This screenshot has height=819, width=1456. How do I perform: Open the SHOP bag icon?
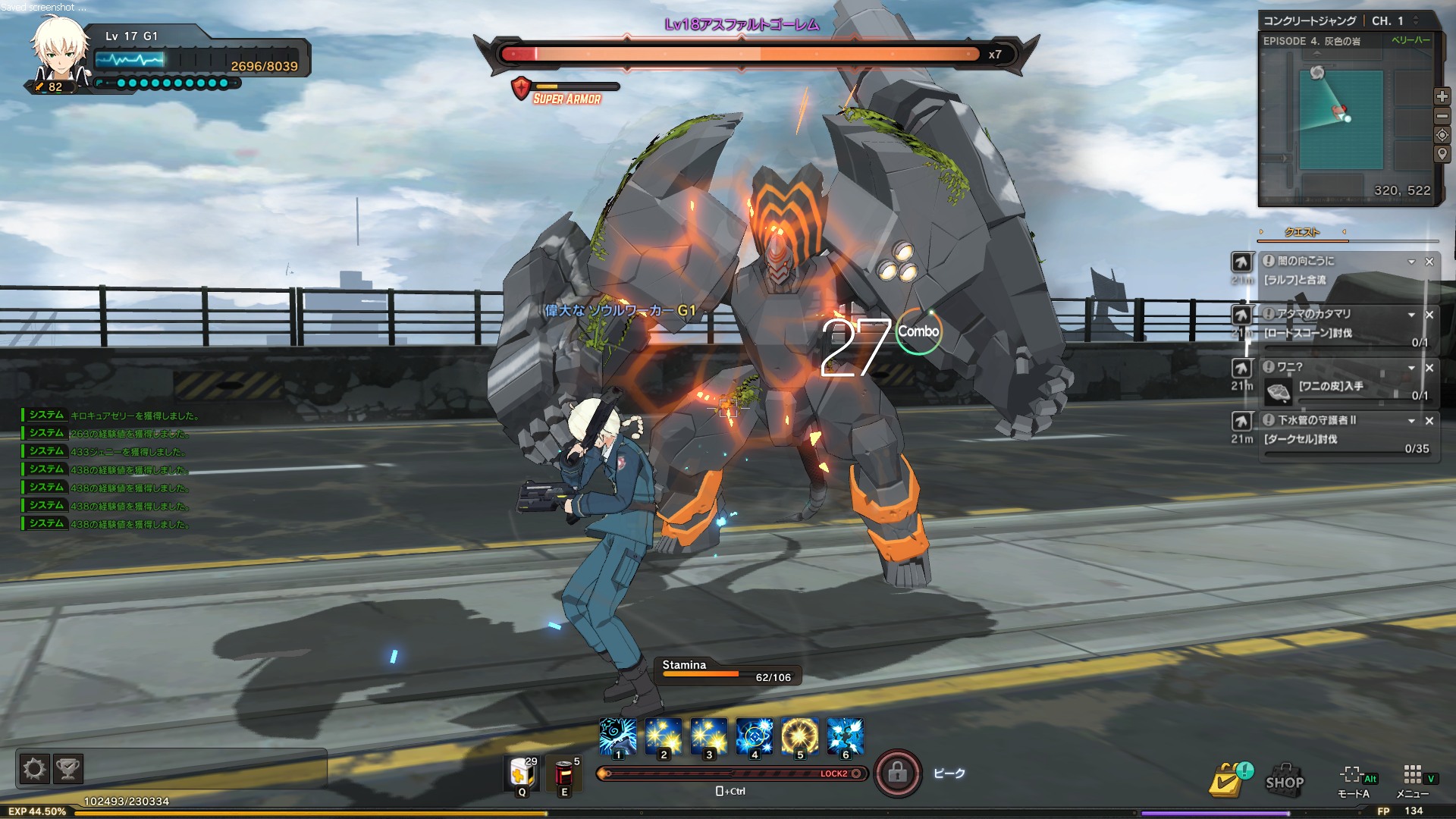pos(1285,780)
